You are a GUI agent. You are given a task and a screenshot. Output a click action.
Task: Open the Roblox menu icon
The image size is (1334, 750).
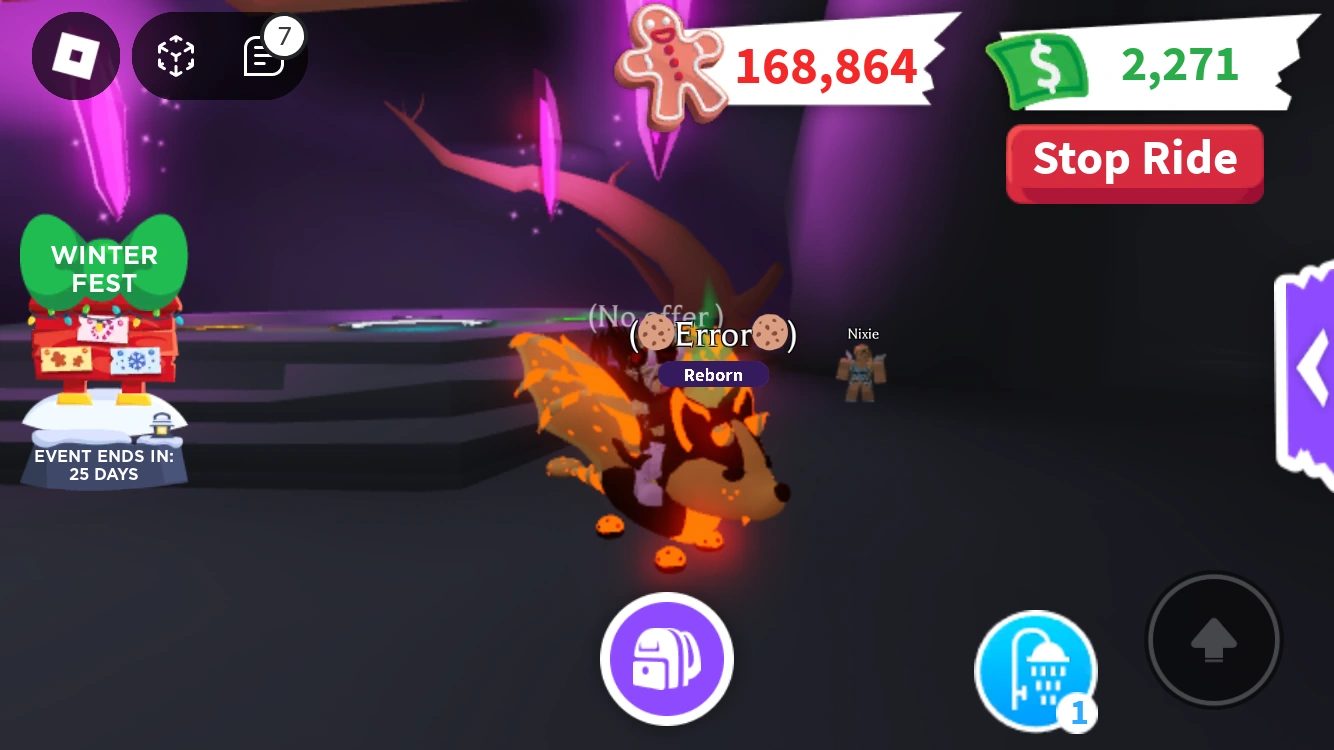tap(75, 55)
